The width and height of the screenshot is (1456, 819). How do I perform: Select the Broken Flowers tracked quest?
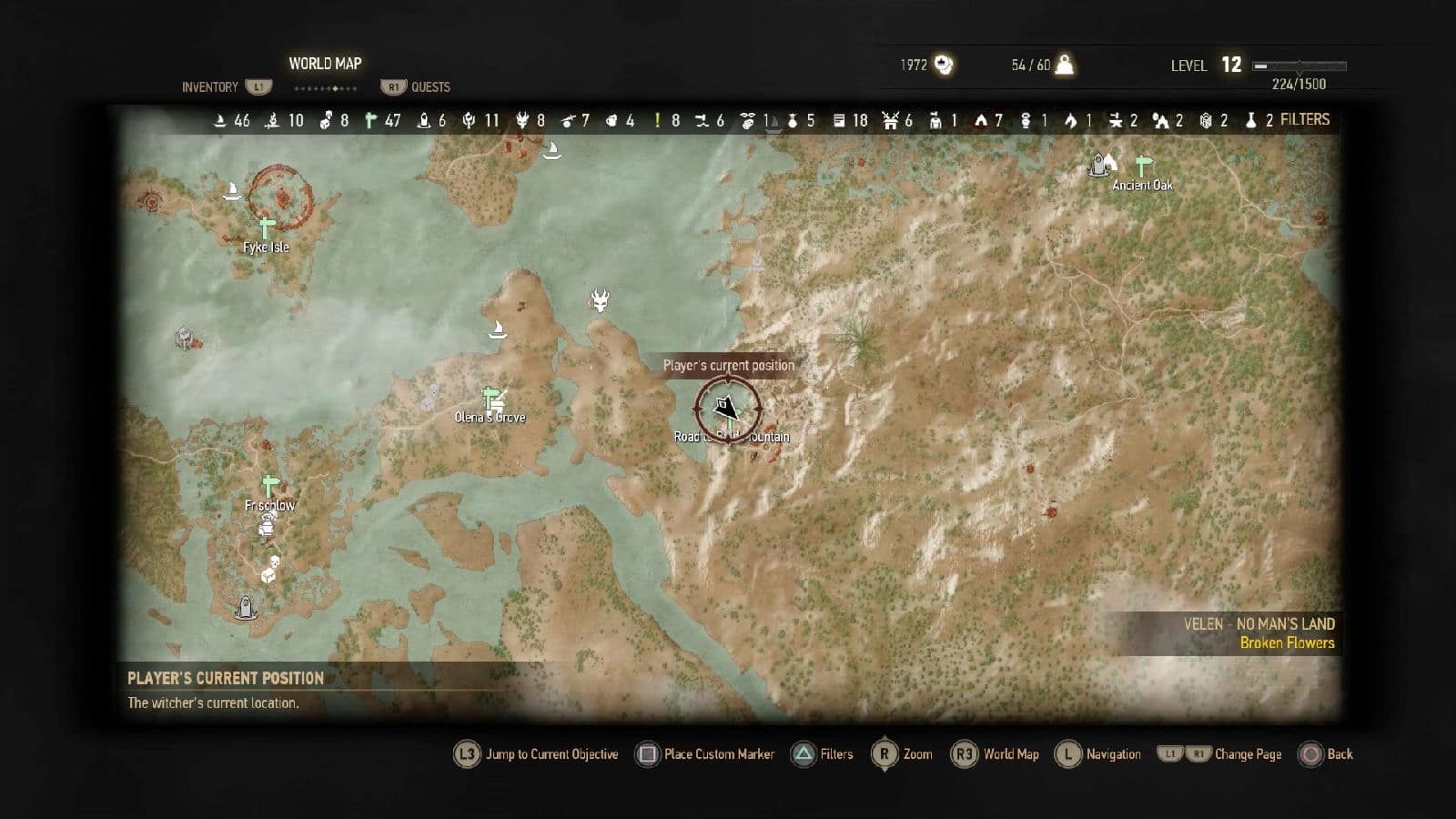[1287, 642]
